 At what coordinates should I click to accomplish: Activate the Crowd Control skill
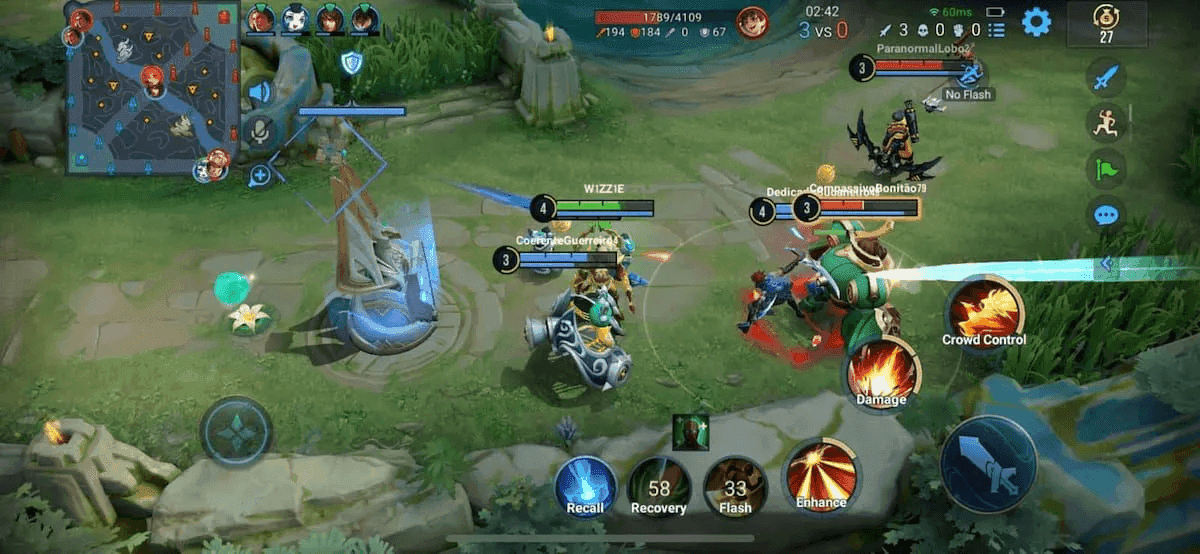[985, 312]
